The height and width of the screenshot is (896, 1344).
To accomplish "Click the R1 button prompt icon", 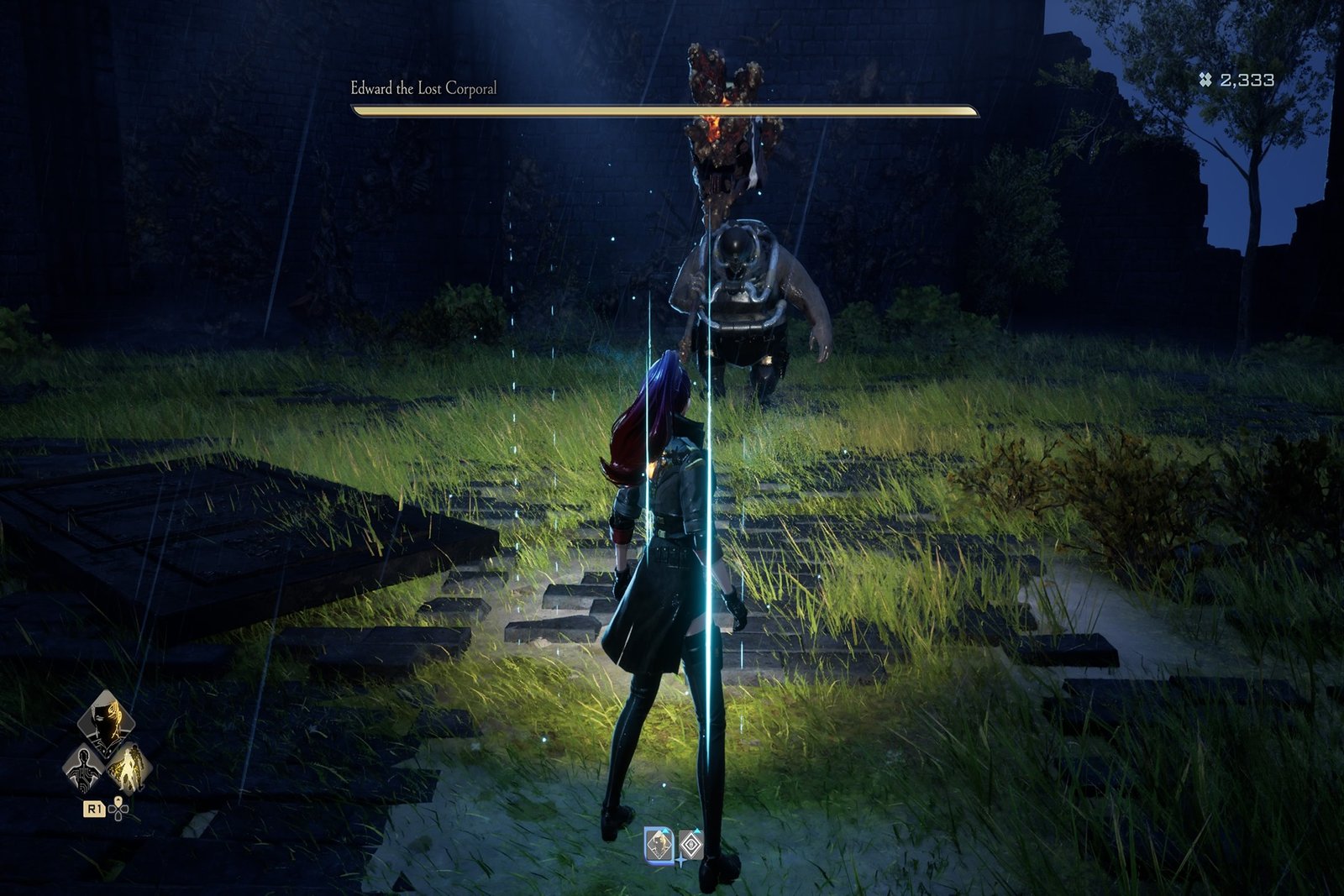I will coord(95,810).
